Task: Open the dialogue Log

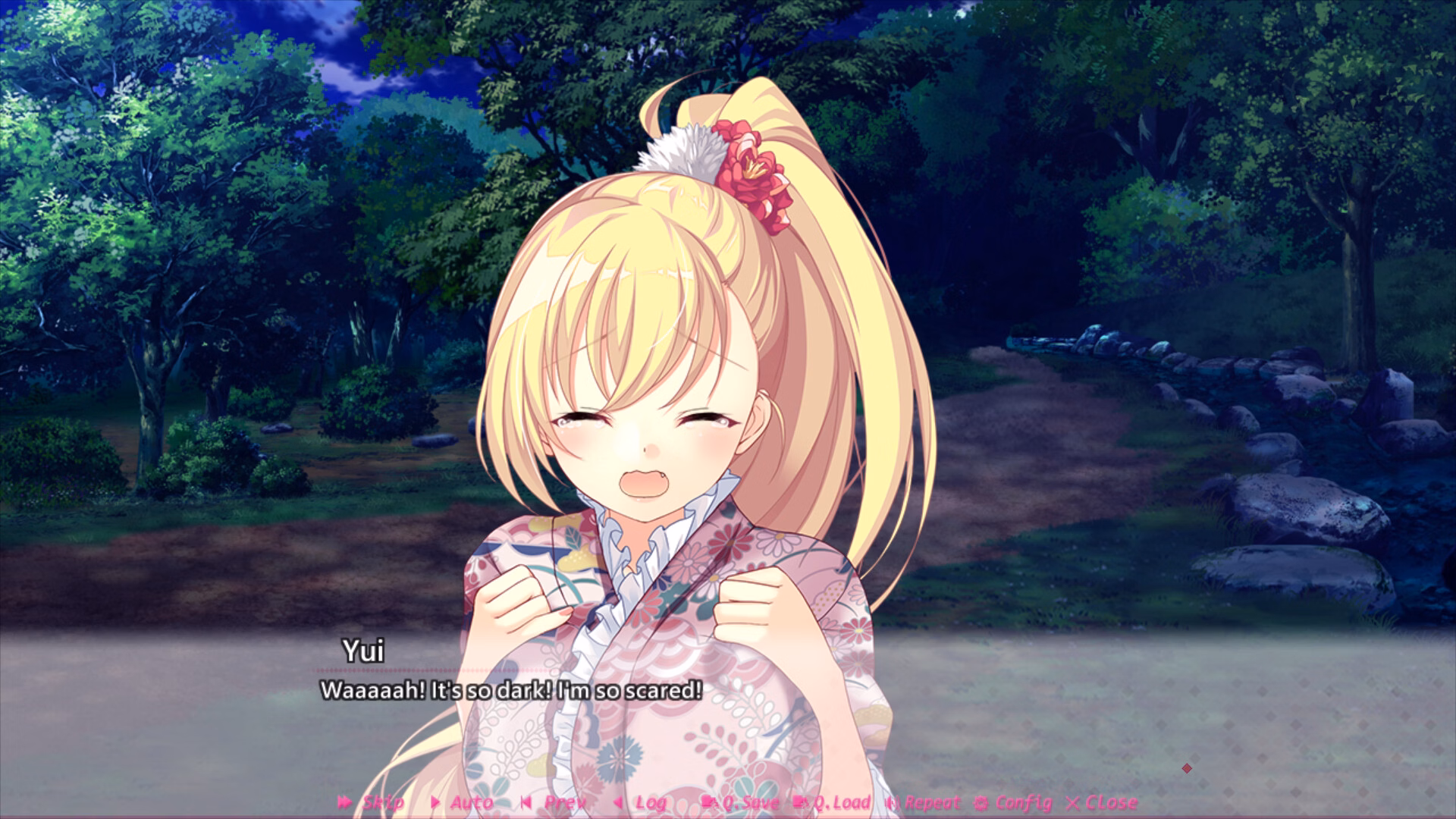Action: [641, 802]
